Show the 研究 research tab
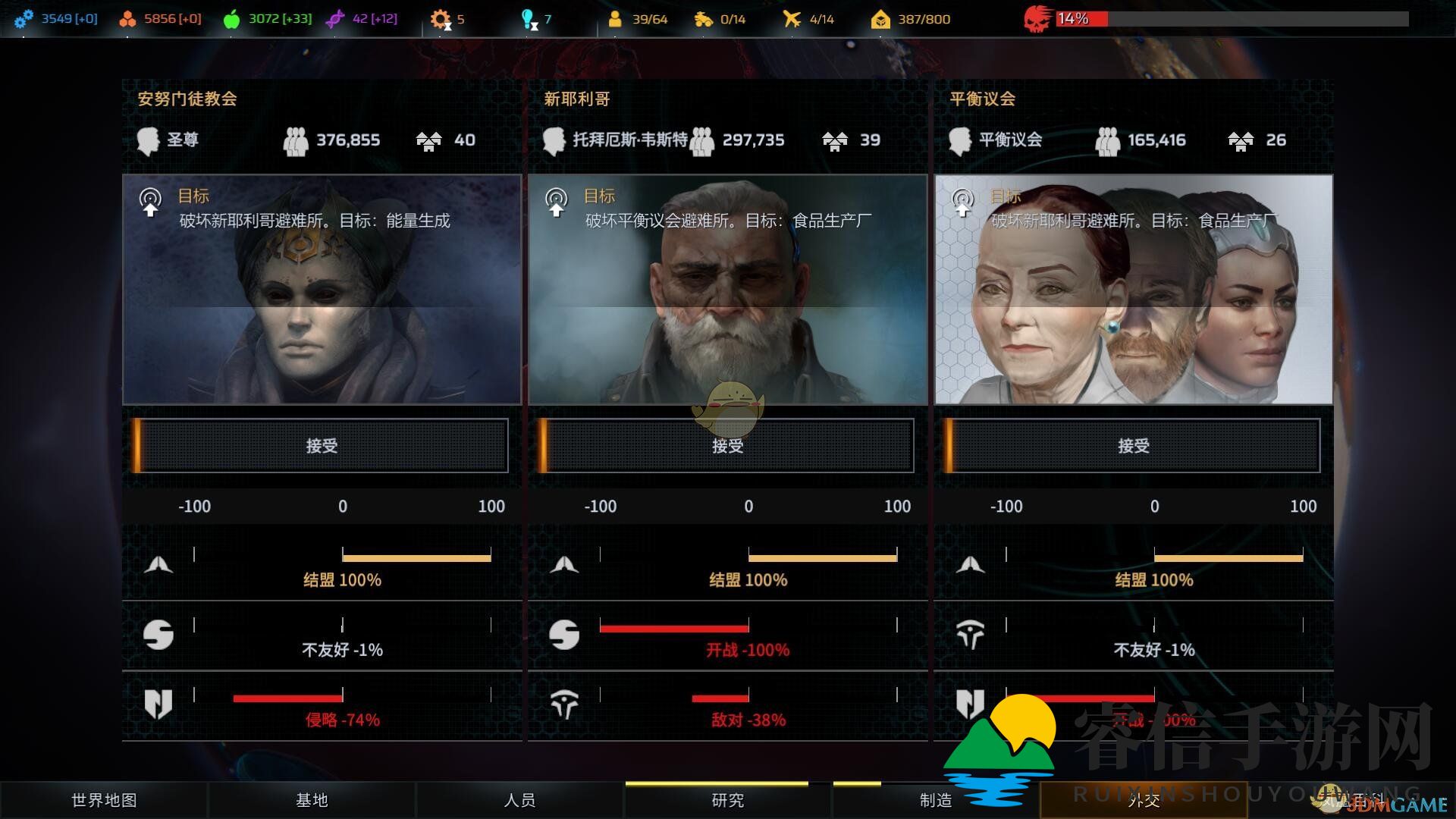 [727, 800]
